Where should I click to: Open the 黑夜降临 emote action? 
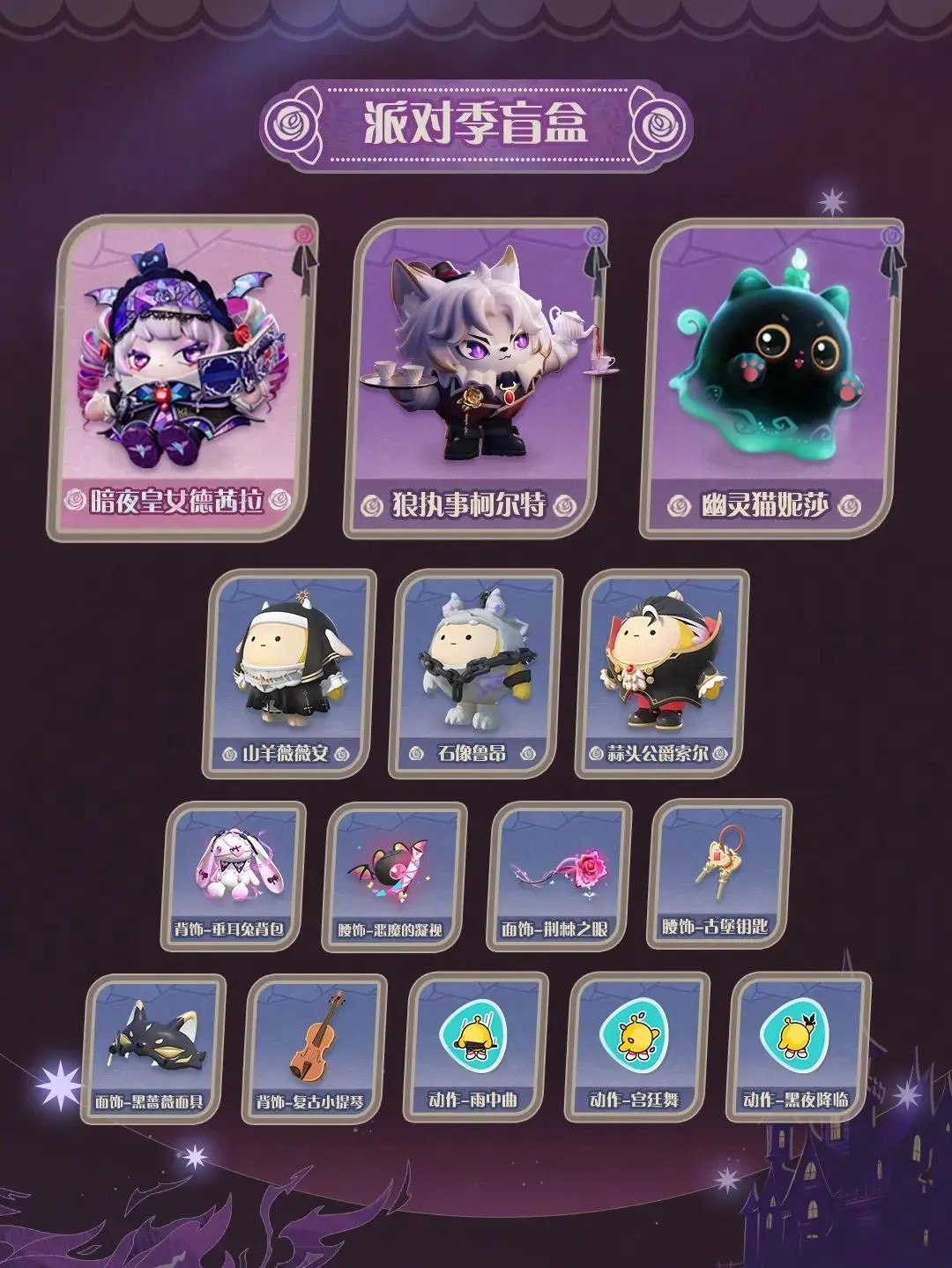coord(800,1048)
